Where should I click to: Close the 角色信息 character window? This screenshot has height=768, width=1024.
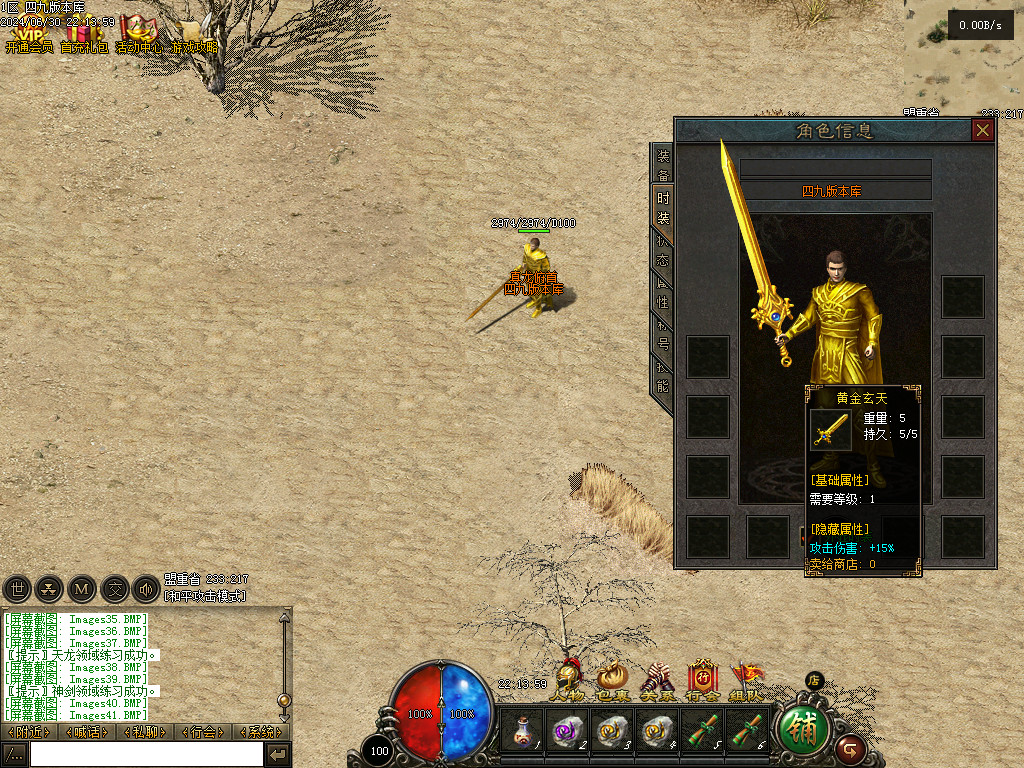(x=983, y=130)
